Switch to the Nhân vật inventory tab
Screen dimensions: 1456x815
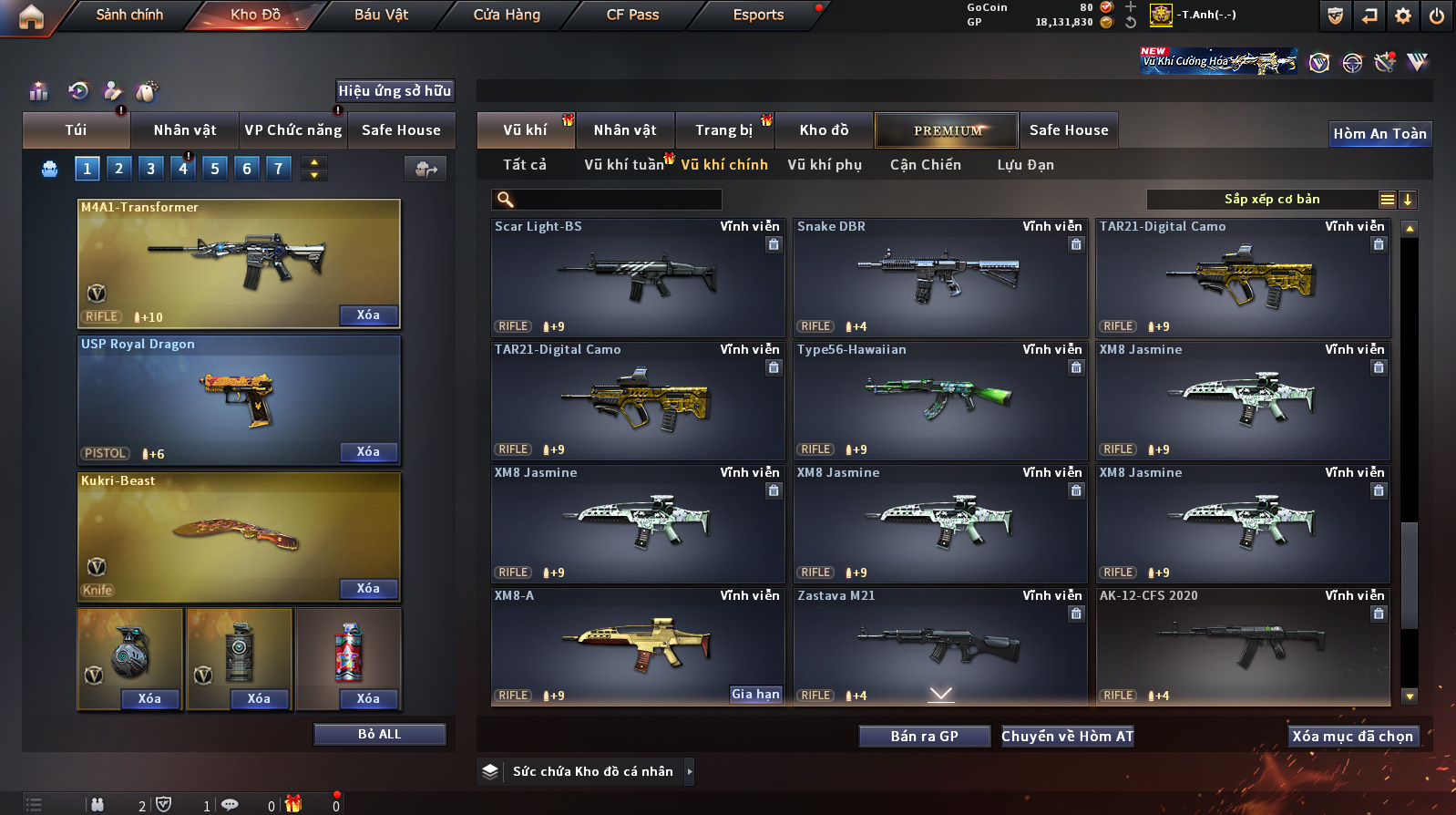pos(624,130)
